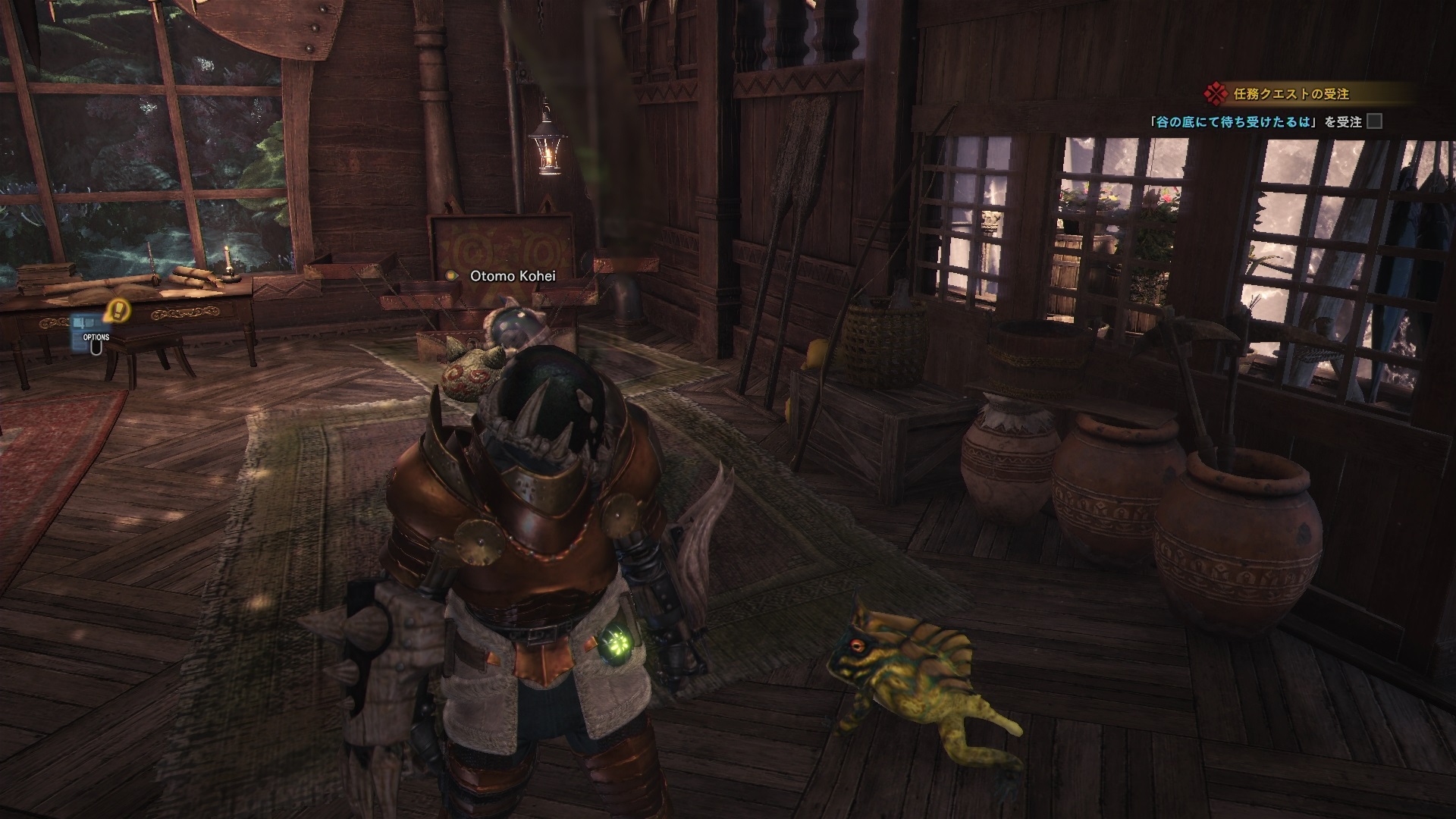This screenshot has width=1456, height=819.
Task: Select the 「谷の底にて待ち受けたるは」 objective text
Action: [x=1235, y=121]
